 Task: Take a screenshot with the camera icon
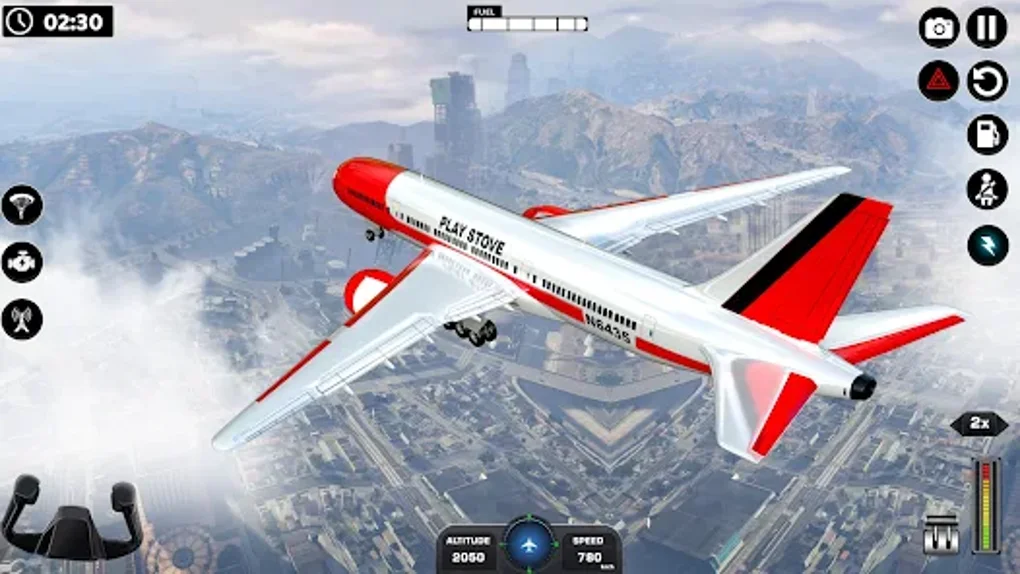pos(939,28)
